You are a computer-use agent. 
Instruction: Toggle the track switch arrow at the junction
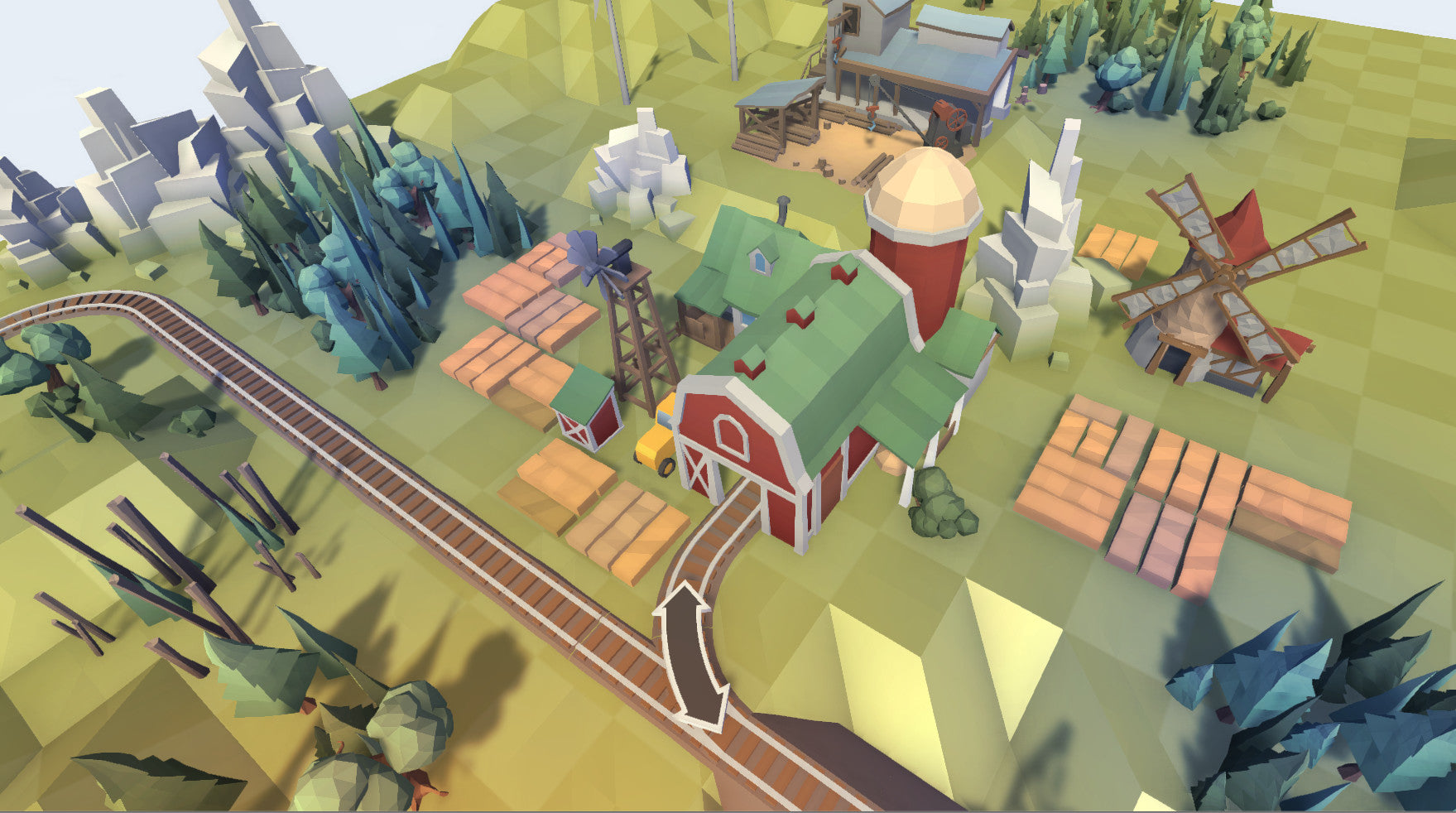click(x=691, y=656)
